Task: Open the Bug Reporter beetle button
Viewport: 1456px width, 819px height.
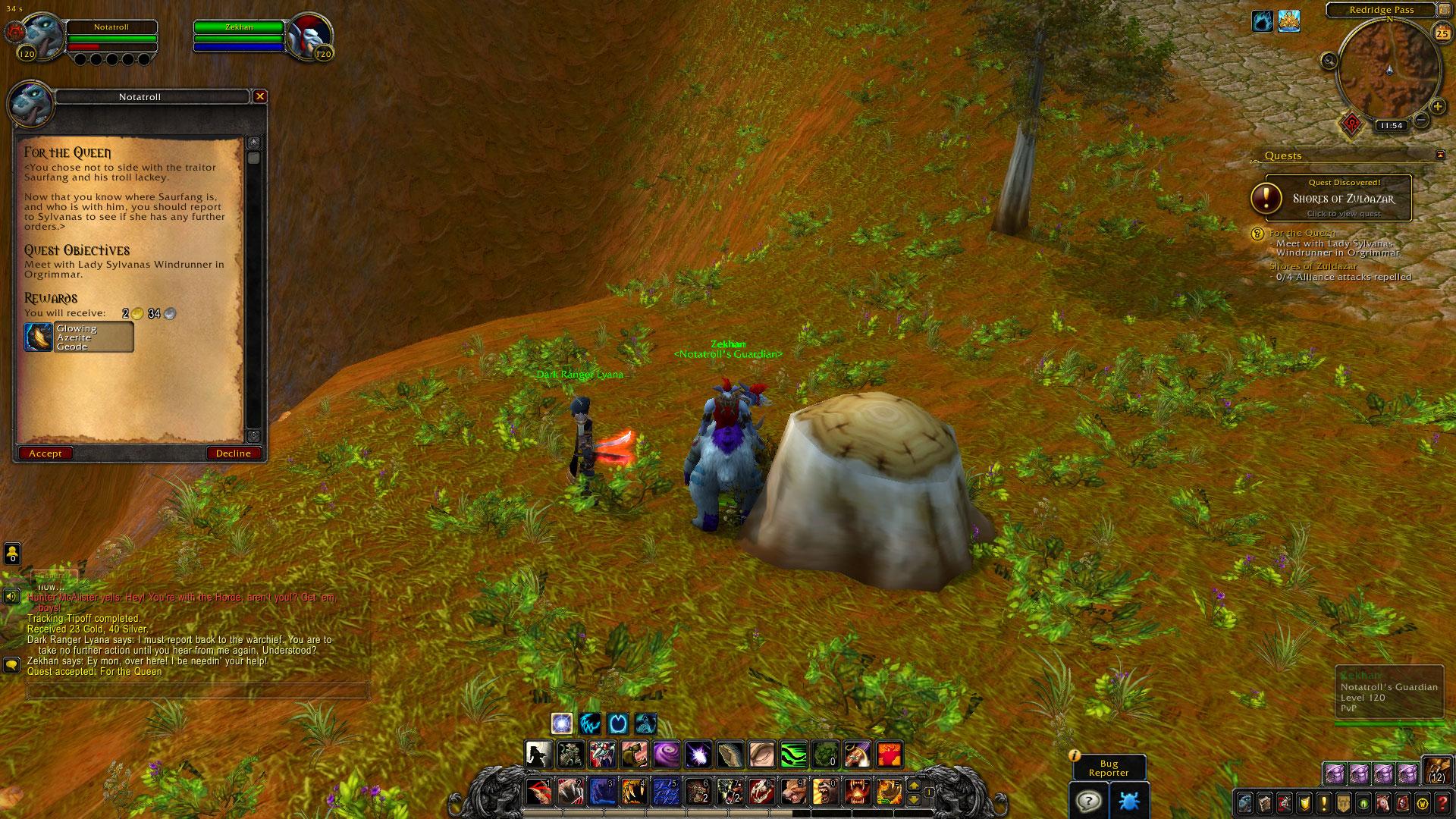Action: click(1128, 801)
